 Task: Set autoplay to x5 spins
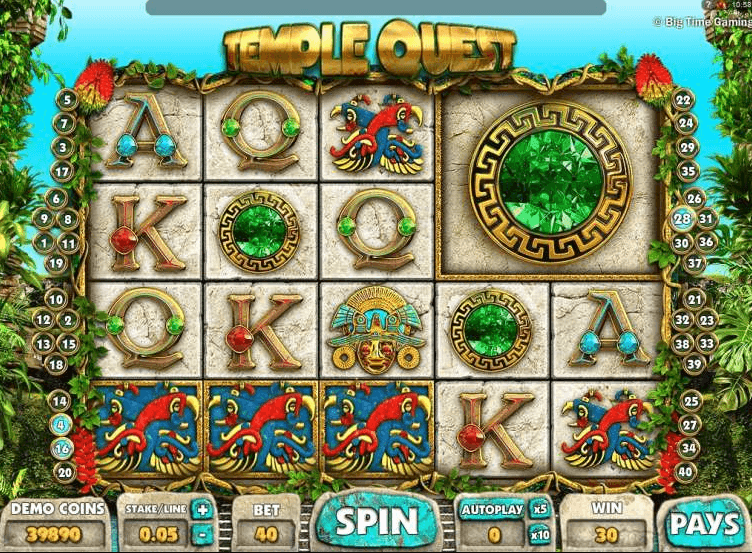click(x=539, y=509)
